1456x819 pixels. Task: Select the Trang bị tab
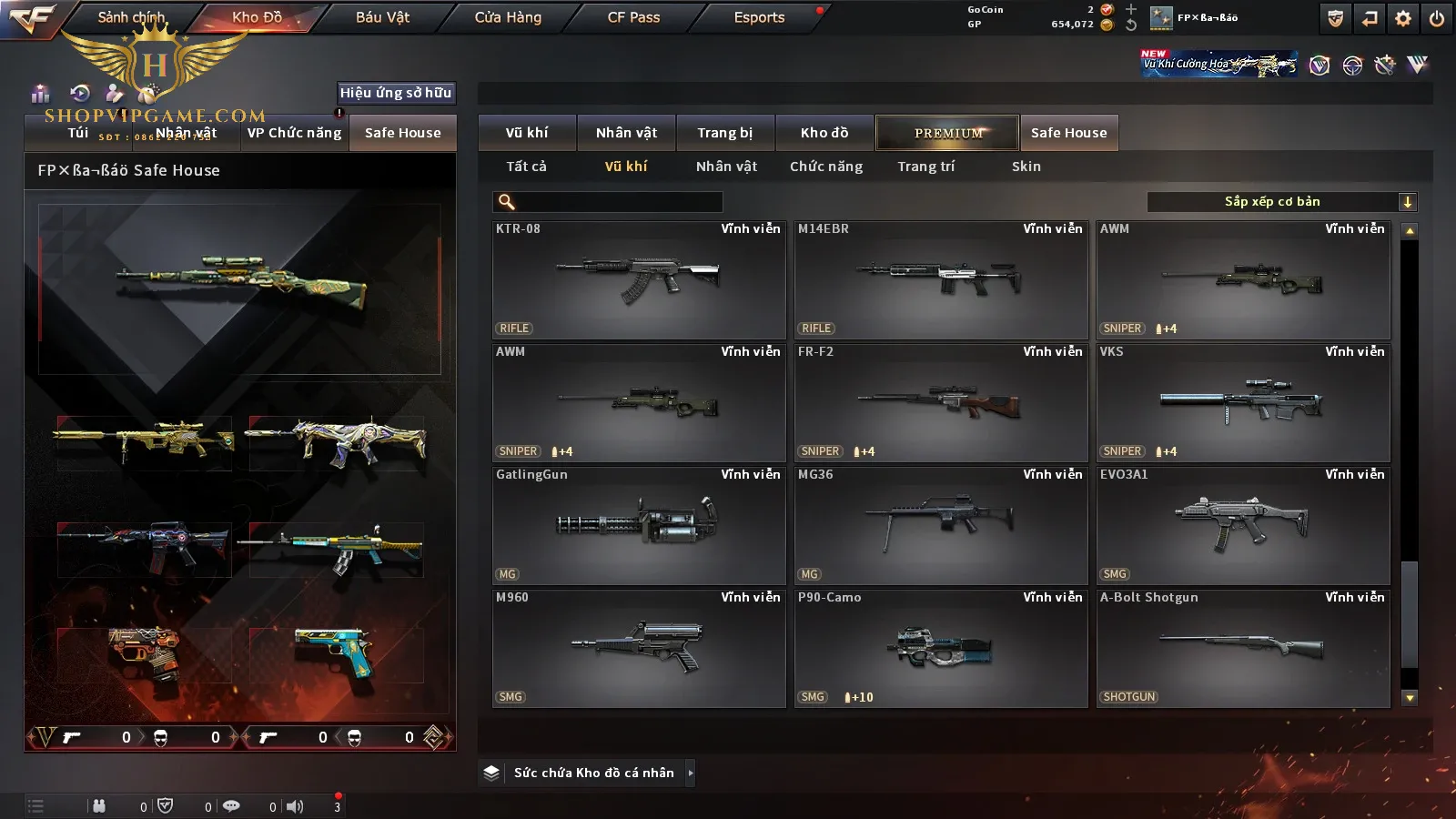(724, 133)
